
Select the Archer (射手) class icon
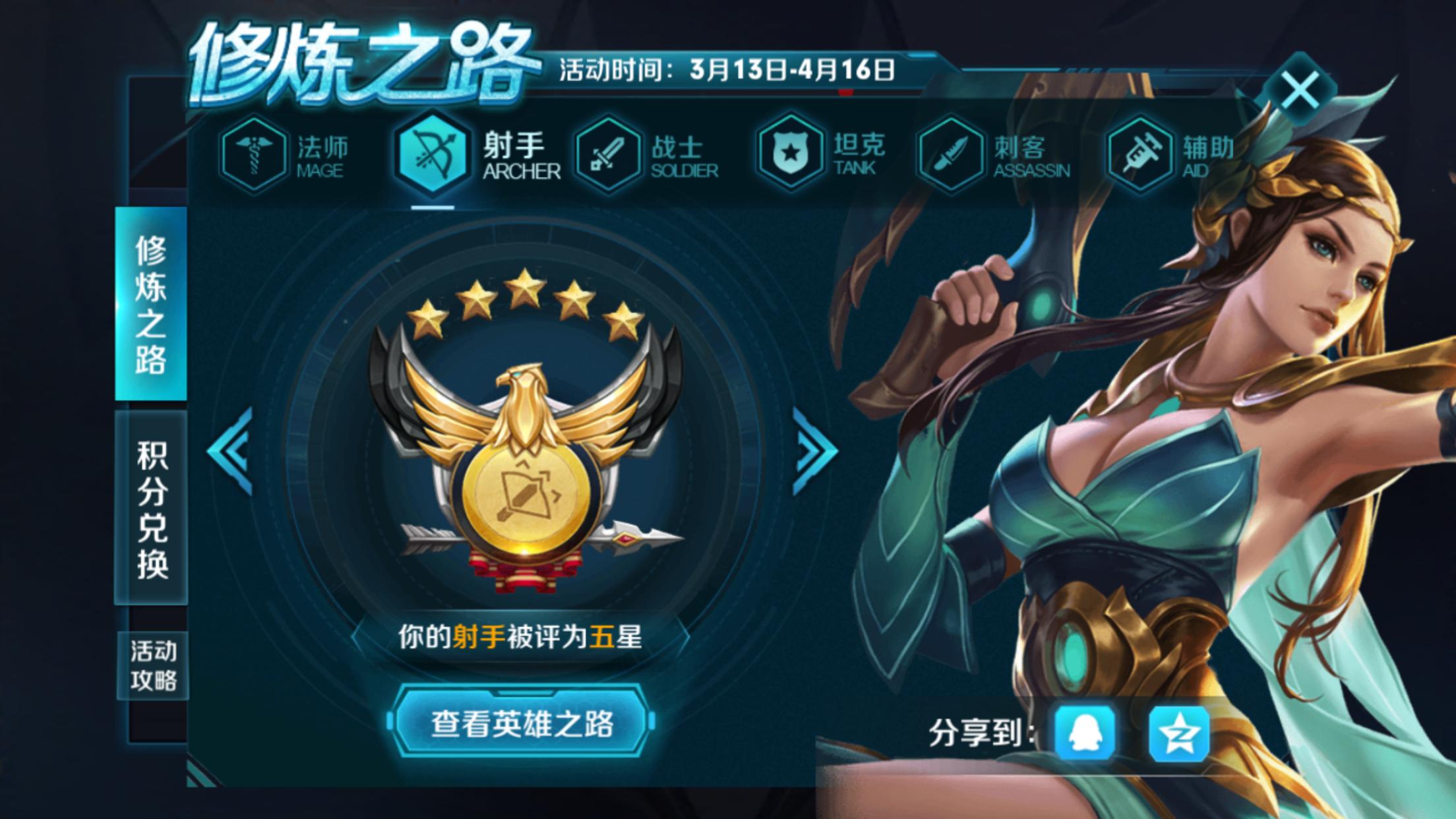432,154
